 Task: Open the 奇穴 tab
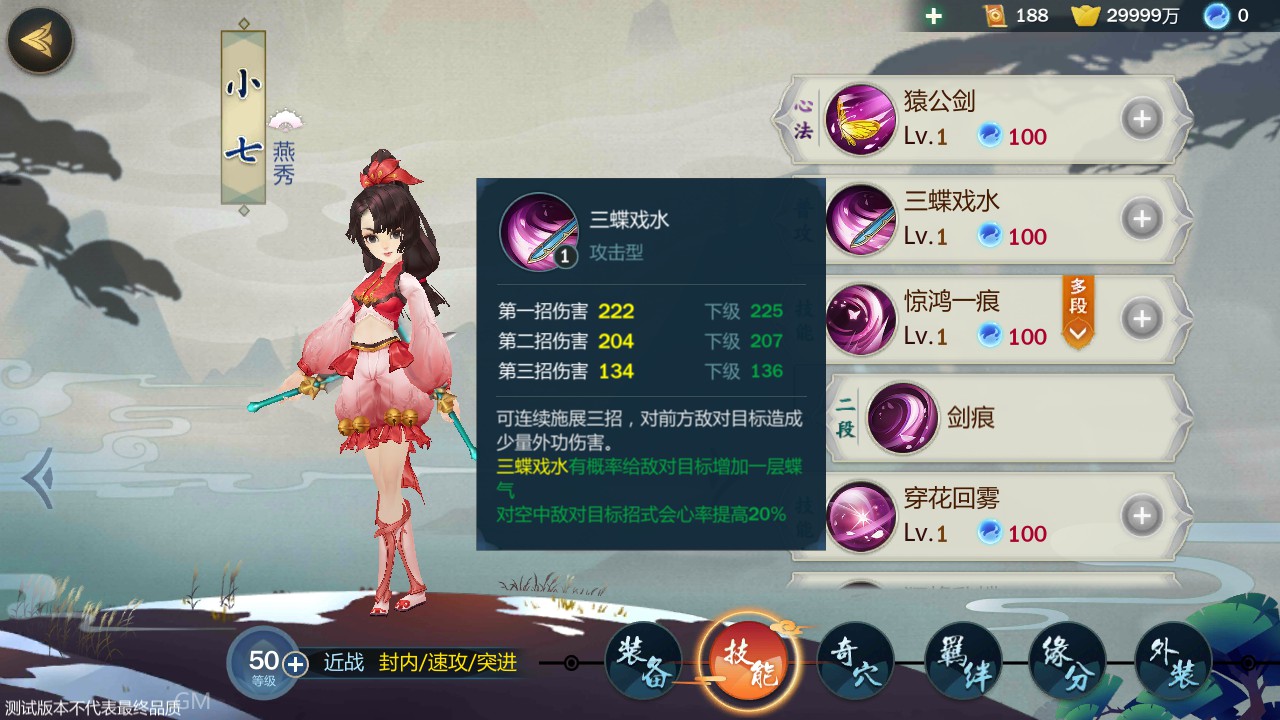(855, 660)
